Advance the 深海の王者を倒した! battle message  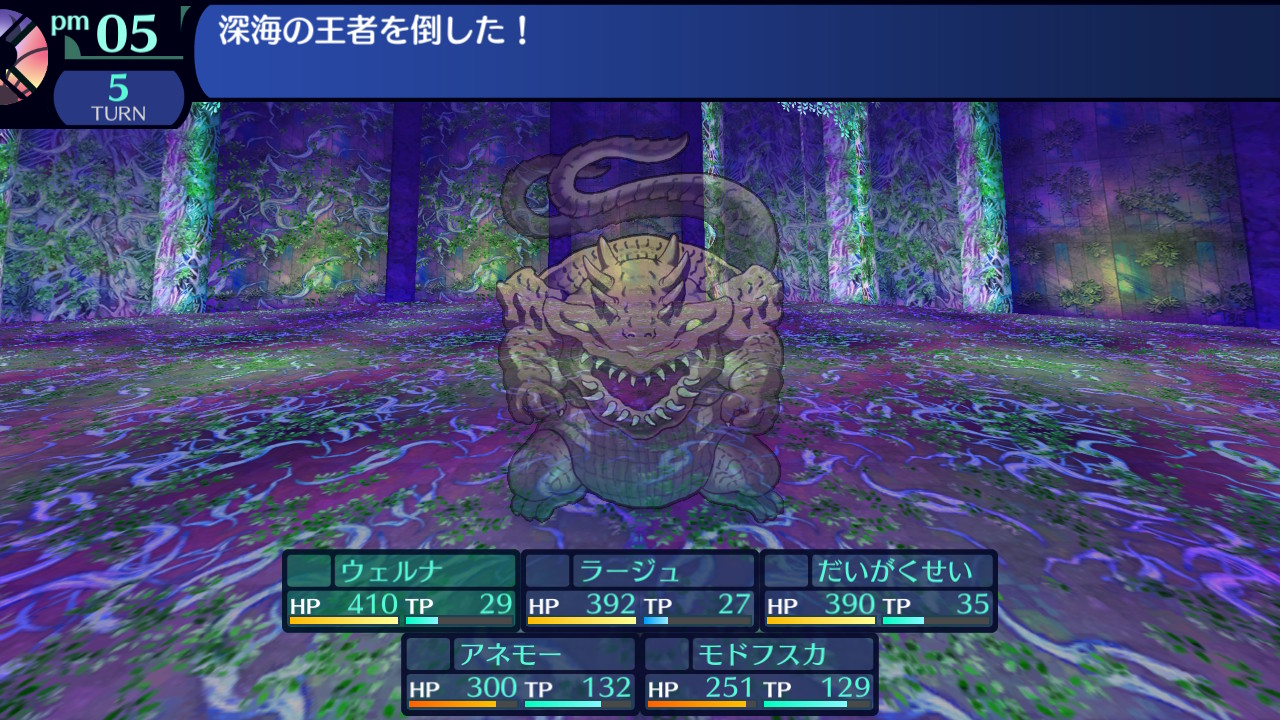735,50
